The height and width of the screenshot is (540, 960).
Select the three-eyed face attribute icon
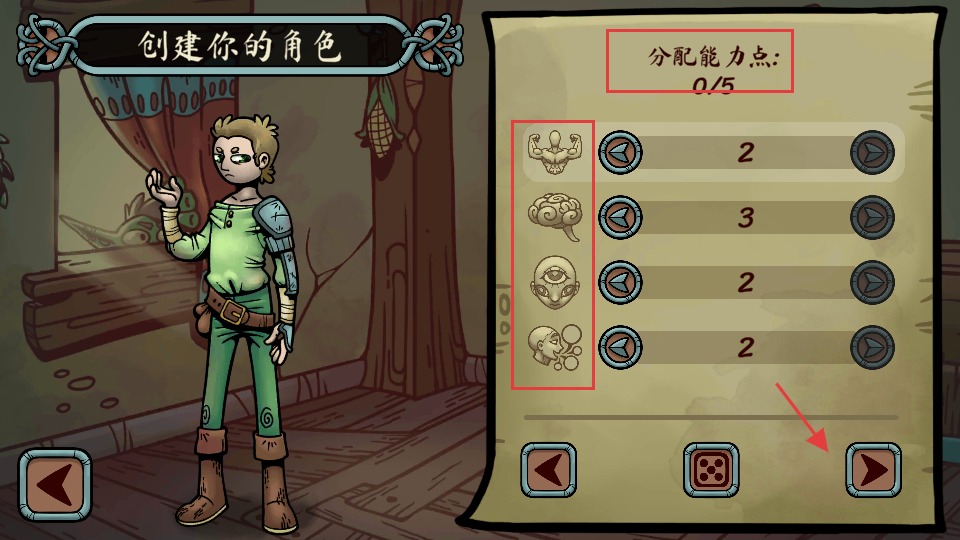[554, 282]
